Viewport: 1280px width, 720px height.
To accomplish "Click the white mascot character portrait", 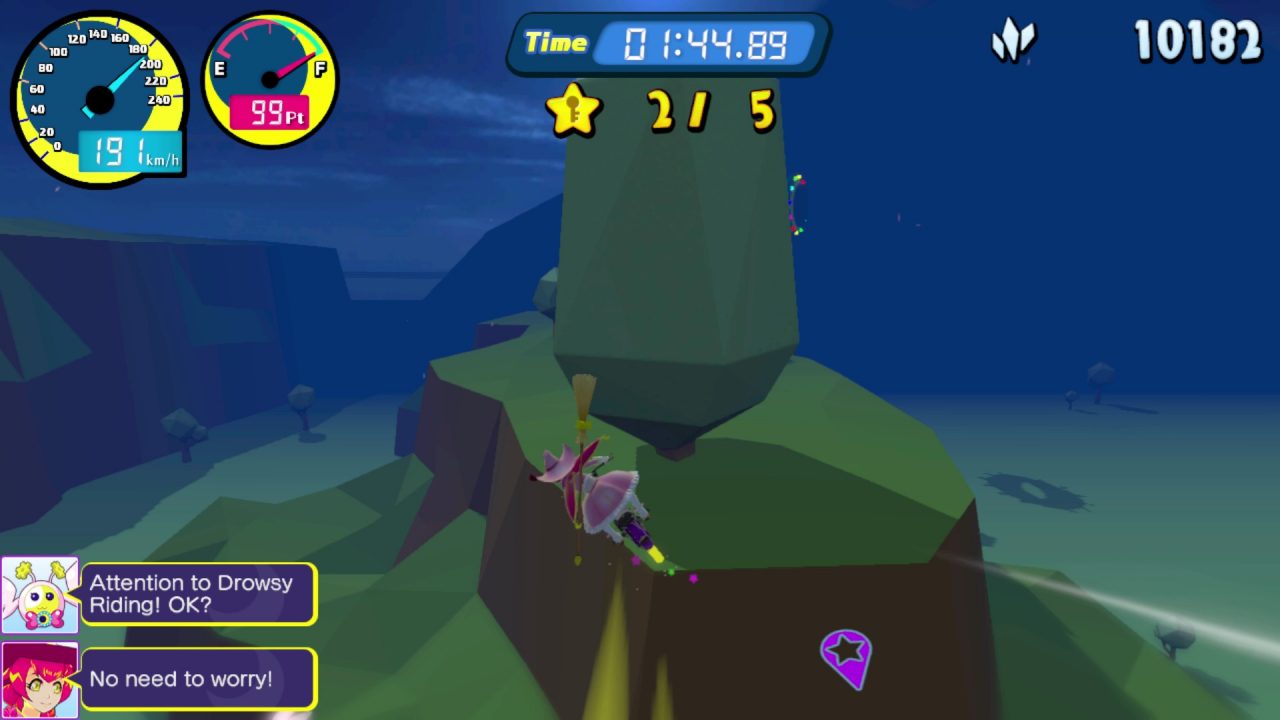I will 40,595.
